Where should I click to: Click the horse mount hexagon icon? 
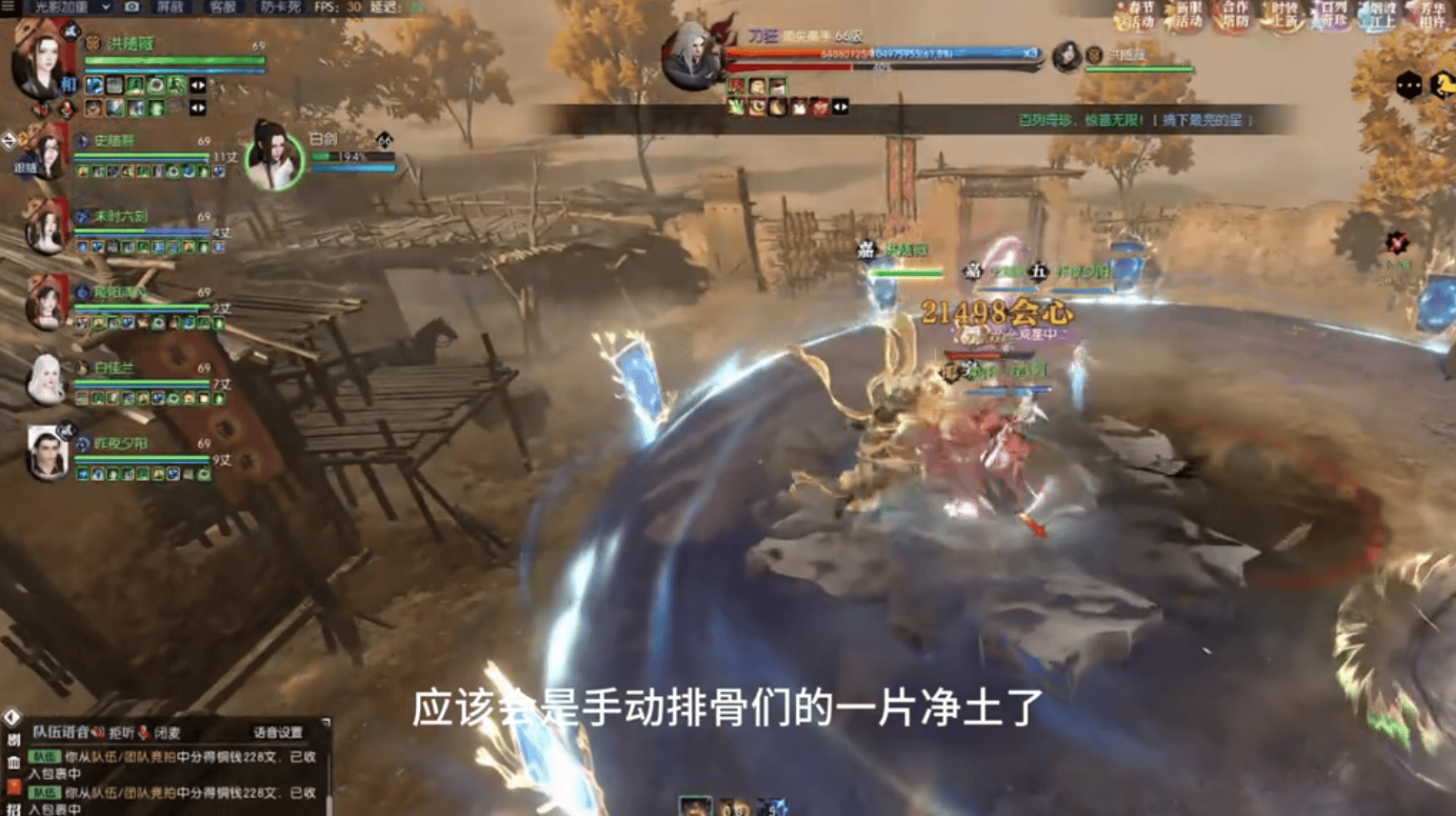[1443, 86]
